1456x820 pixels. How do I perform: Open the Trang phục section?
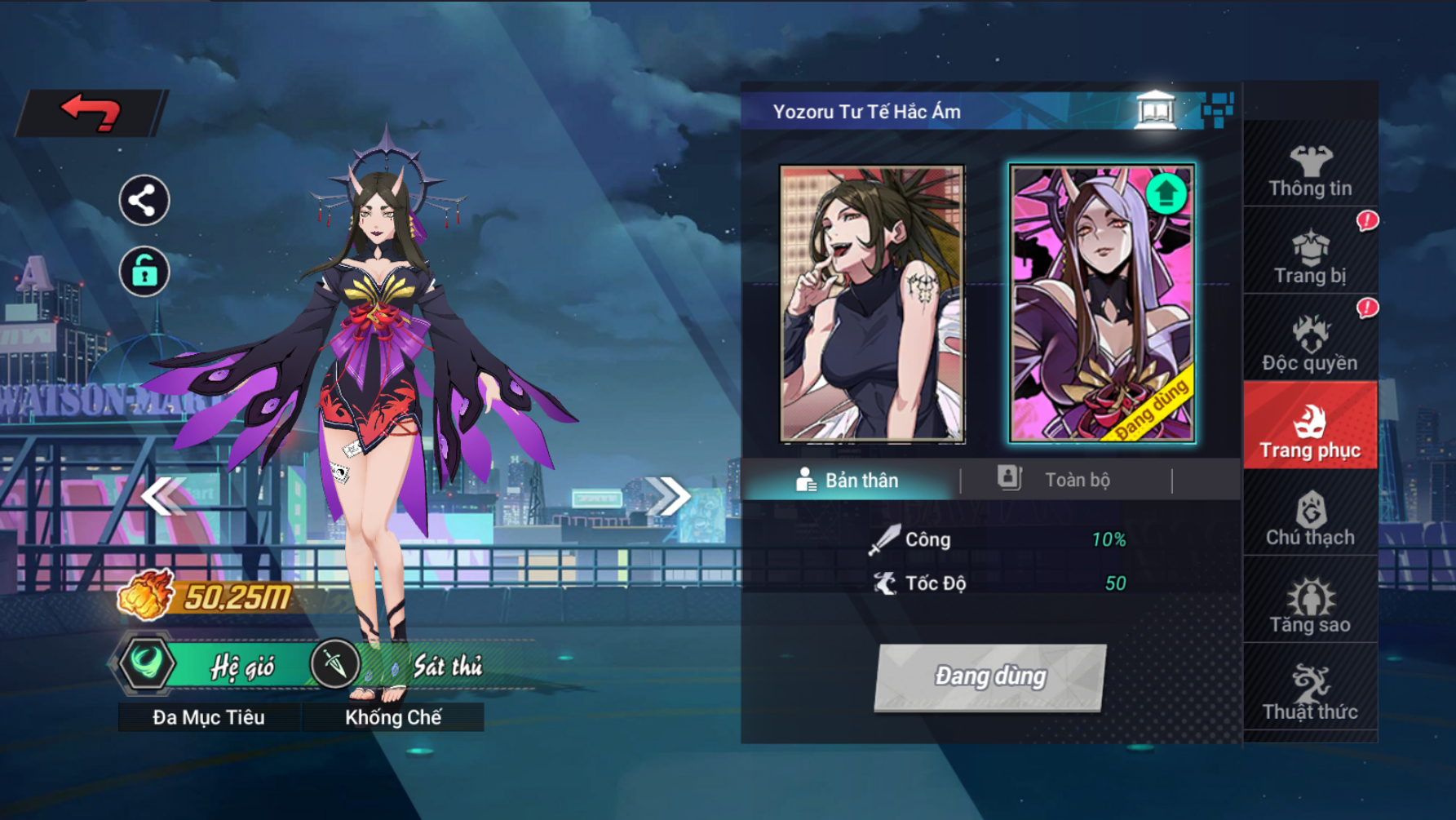click(1310, 432)
